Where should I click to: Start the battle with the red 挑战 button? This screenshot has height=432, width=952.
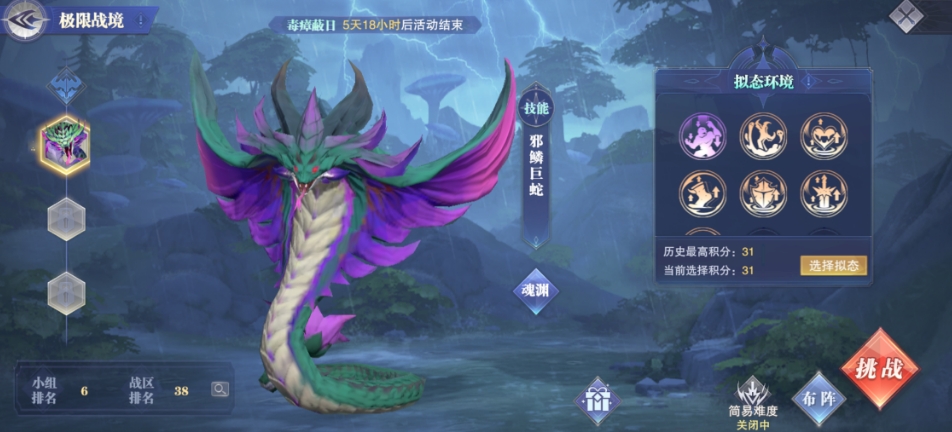pyautogui.click(x=880, y=368)
